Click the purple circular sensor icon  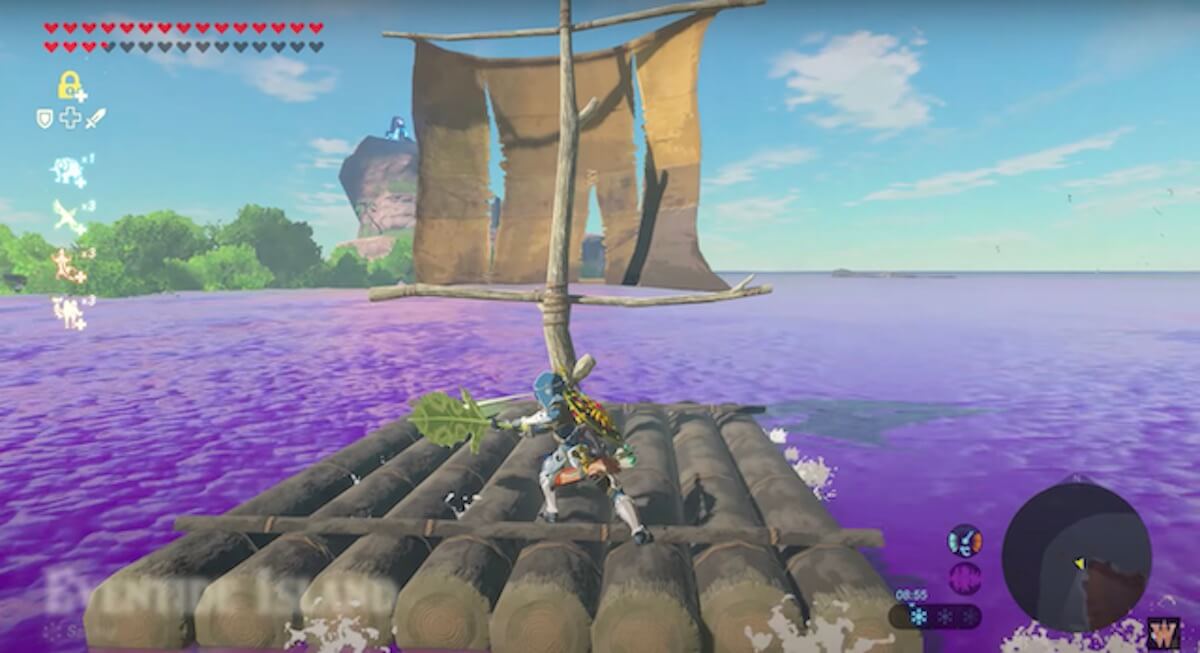tap(965, 578)
